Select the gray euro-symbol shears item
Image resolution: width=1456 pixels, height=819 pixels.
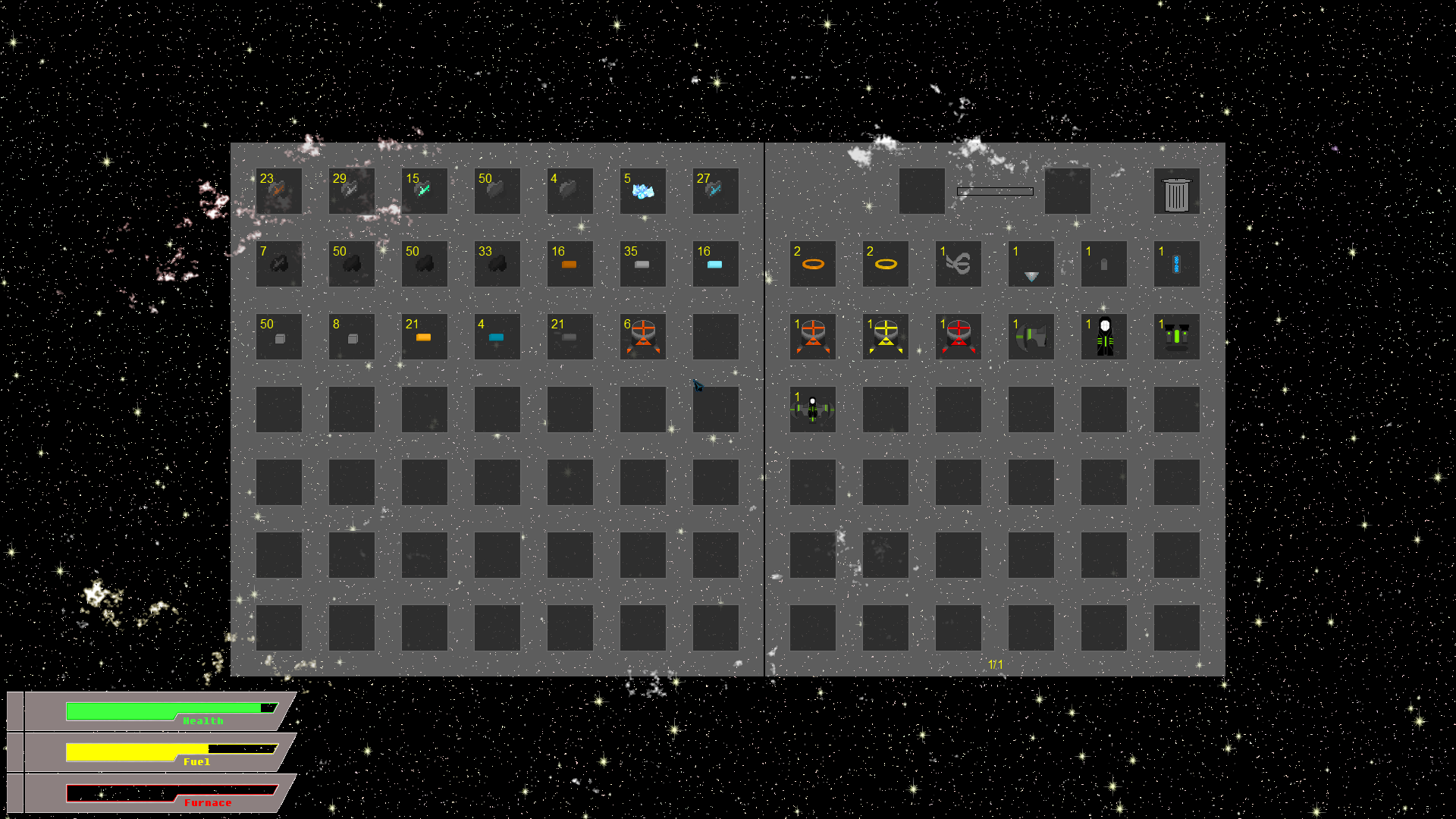[958, 264]
